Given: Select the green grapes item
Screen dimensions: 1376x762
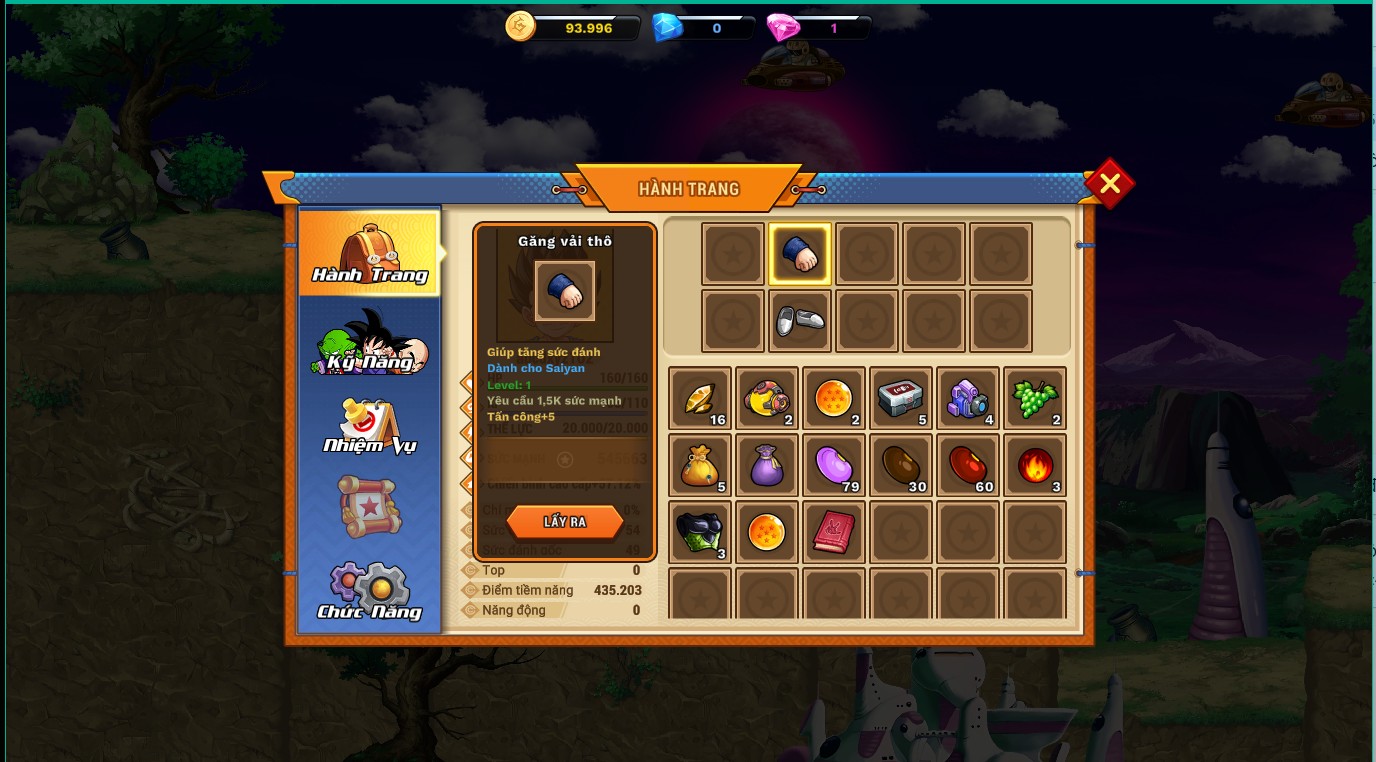Looking at the screenshot, I should [x=1035, y=399].
